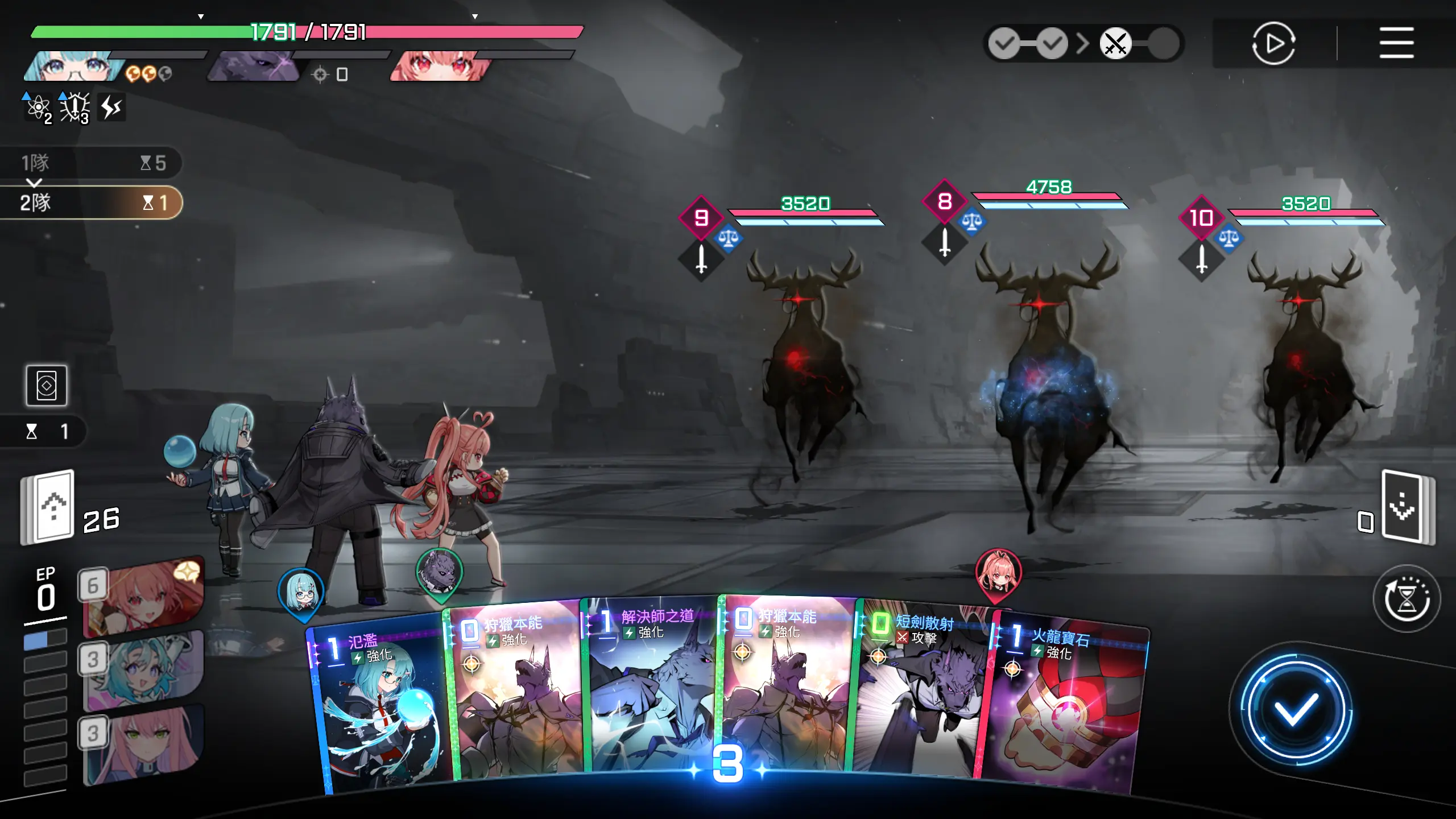This screenshot has width=1456, height=819.
Task: Toggle the auto-play button
Action: coord(1273,43)
